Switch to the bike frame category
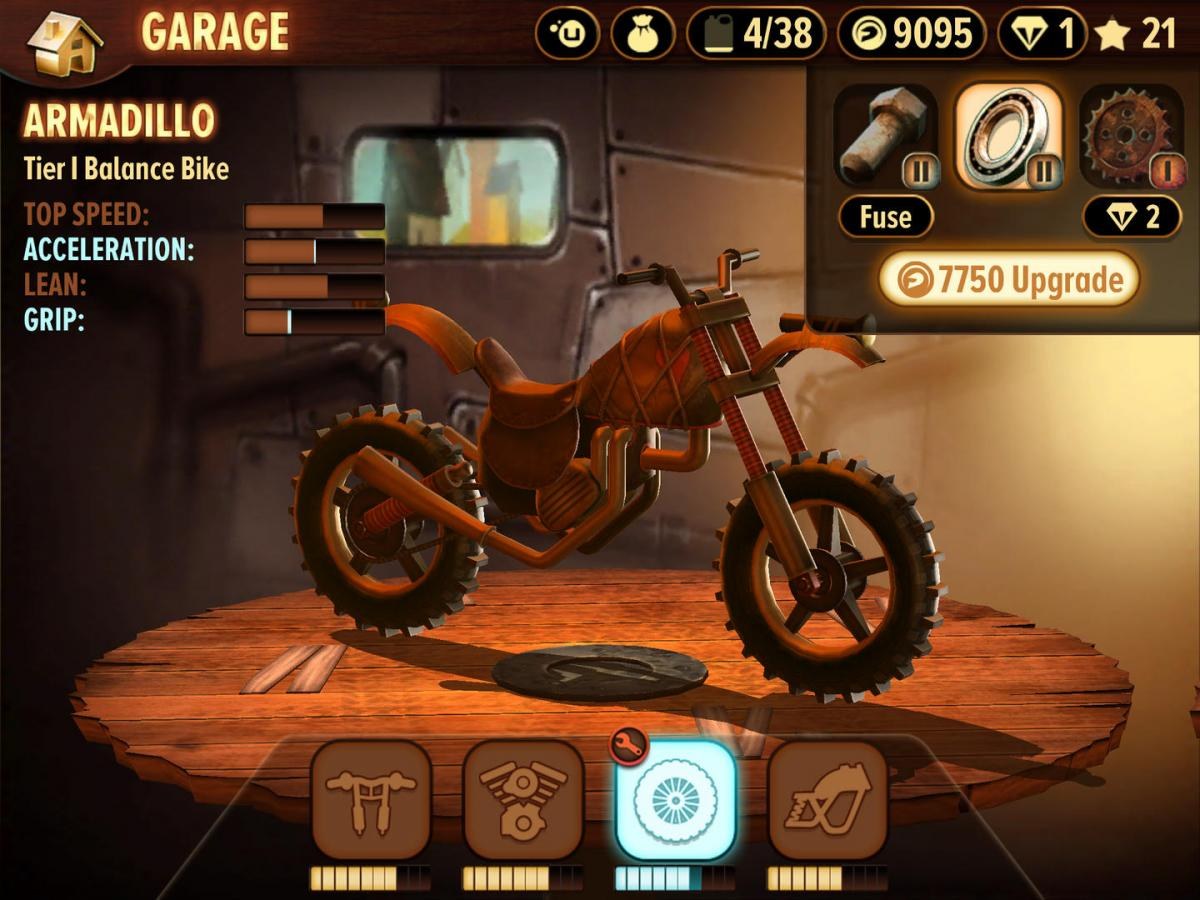1200x900 pixels. tap(827, 800)
